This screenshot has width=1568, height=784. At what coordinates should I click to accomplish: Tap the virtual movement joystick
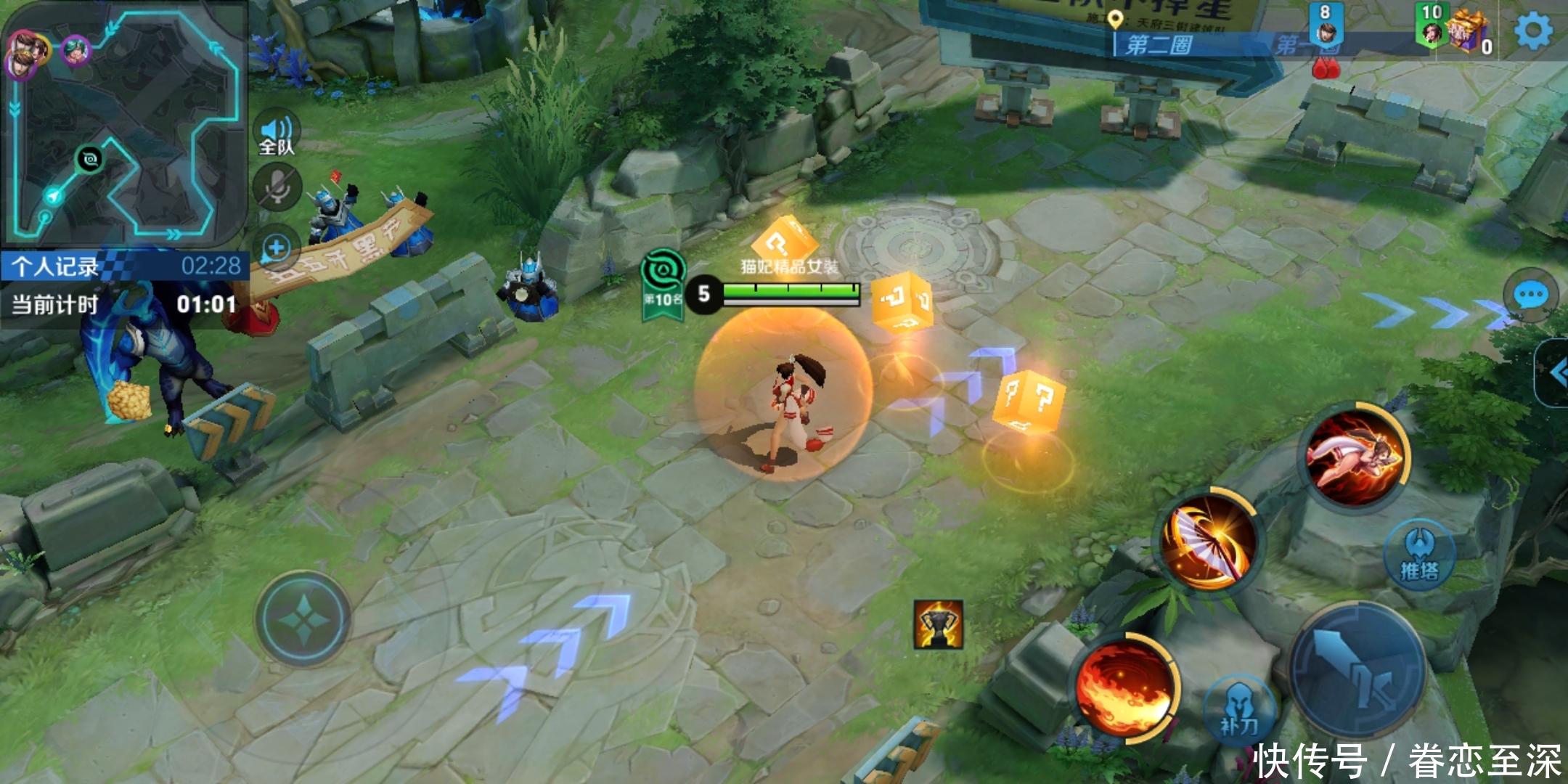pyautogui.click(x=303, y=619)
